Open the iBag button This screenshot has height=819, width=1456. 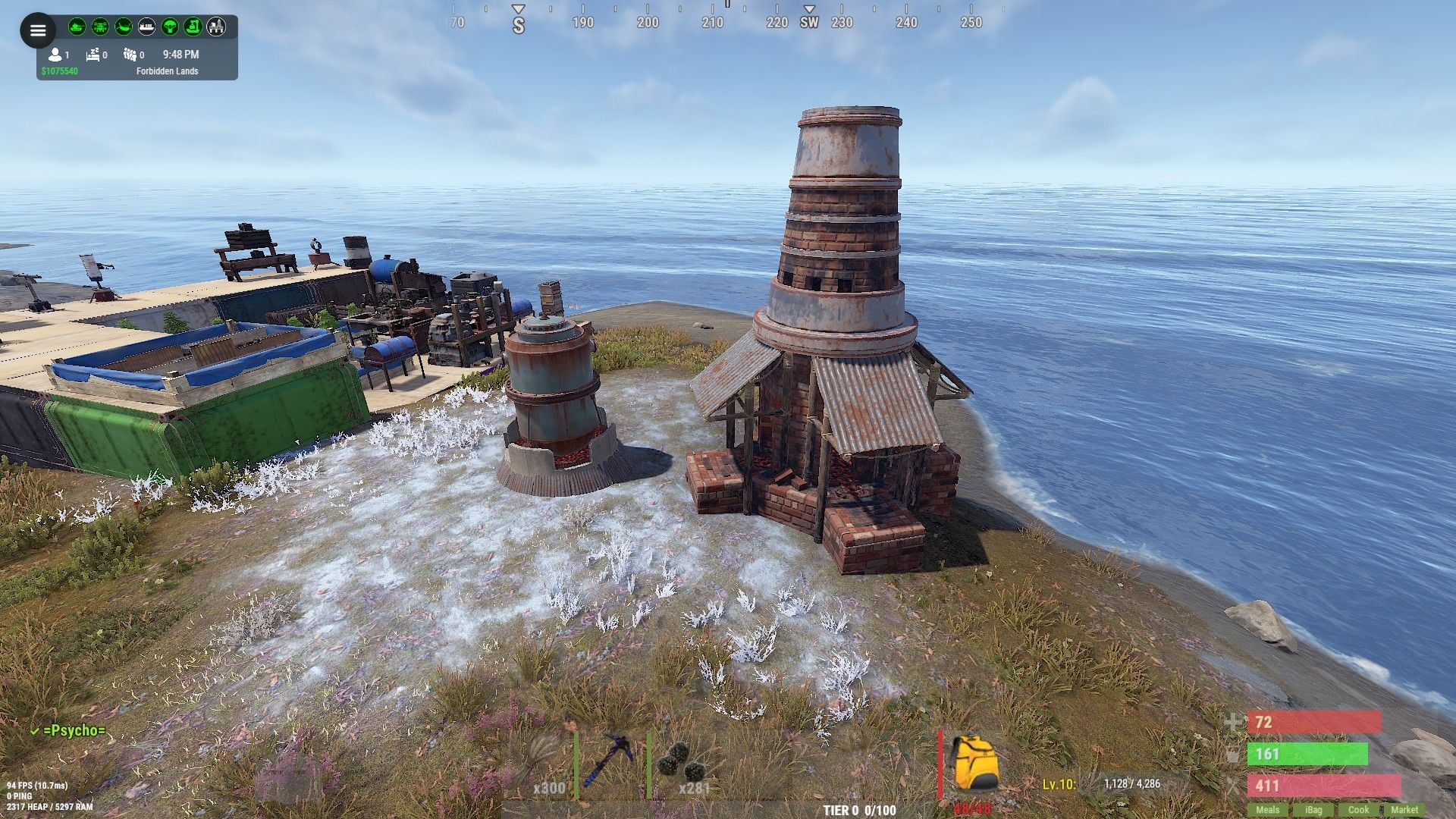[1313, 810]
